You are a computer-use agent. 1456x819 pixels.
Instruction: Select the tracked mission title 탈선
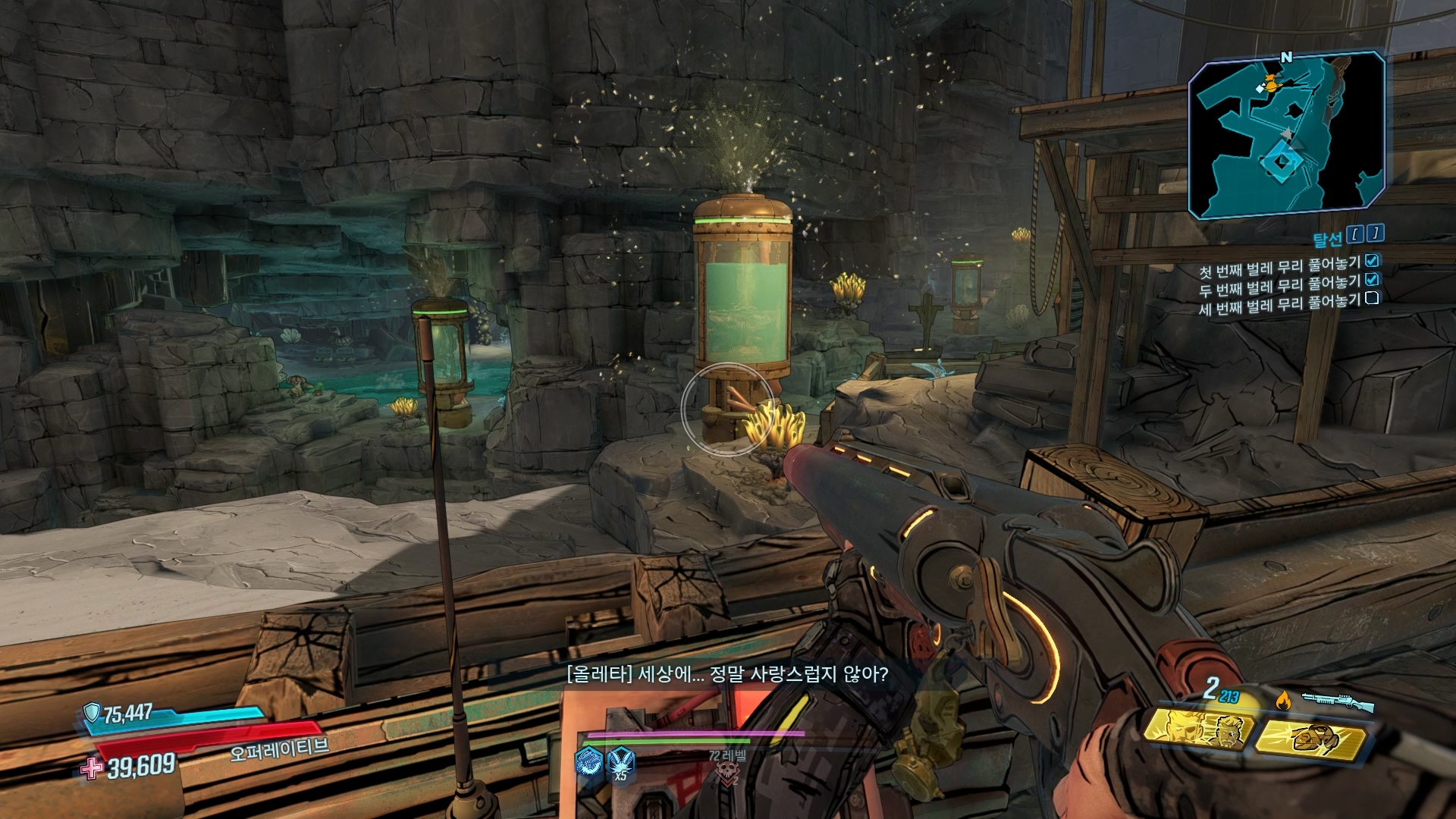tap(1327, 240)
